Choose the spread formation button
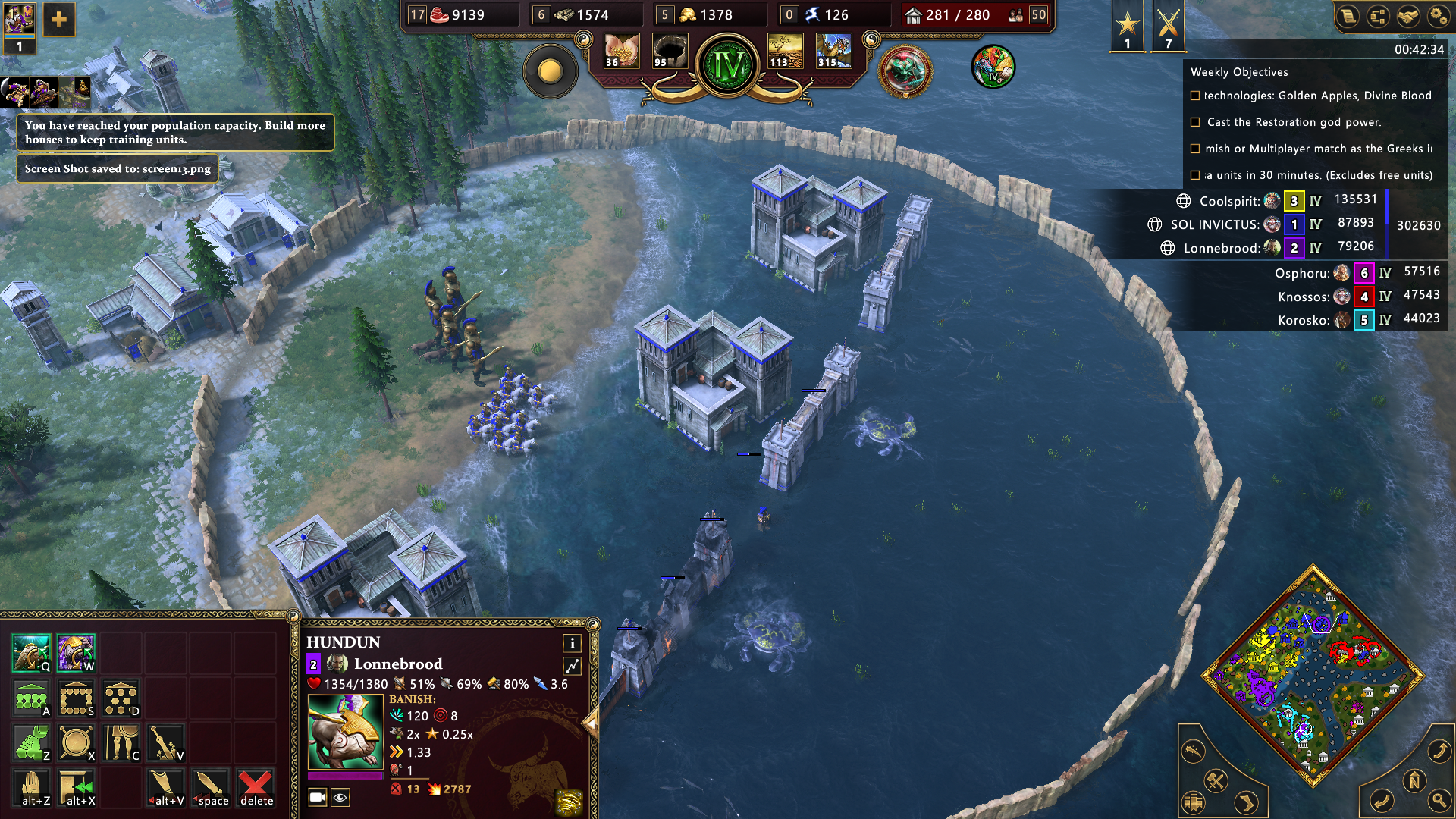The image size is (1456, 819). [x=121, y=698]
